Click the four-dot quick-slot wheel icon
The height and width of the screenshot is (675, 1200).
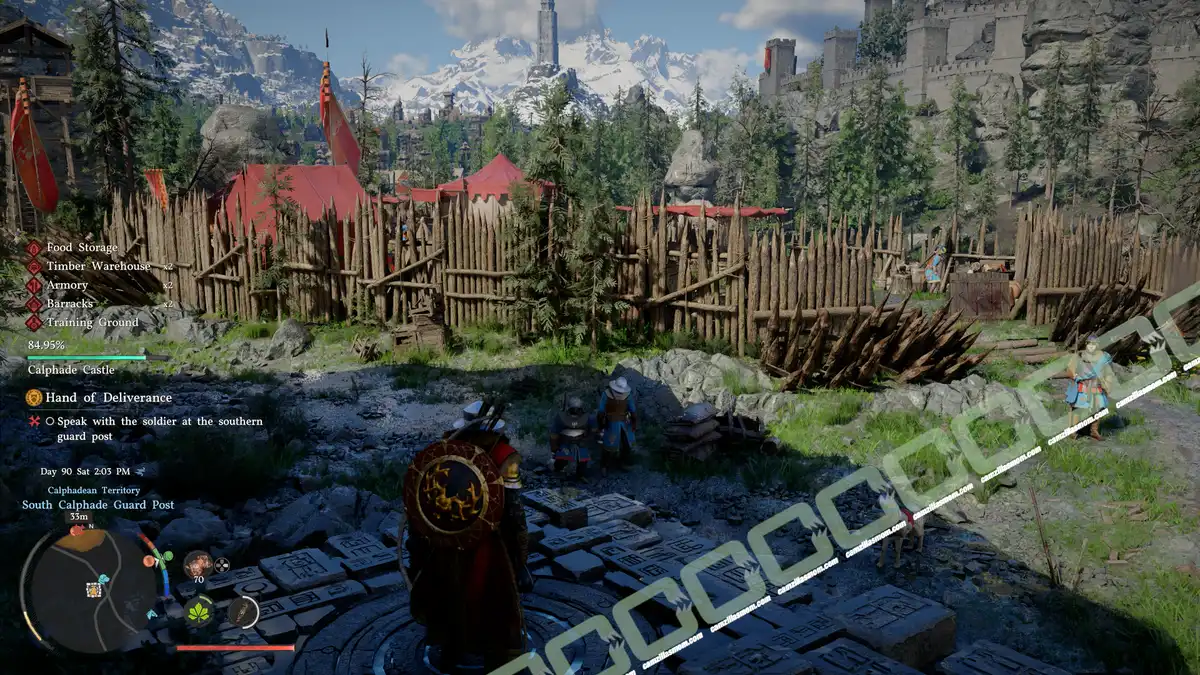click(x=222, y=565)
